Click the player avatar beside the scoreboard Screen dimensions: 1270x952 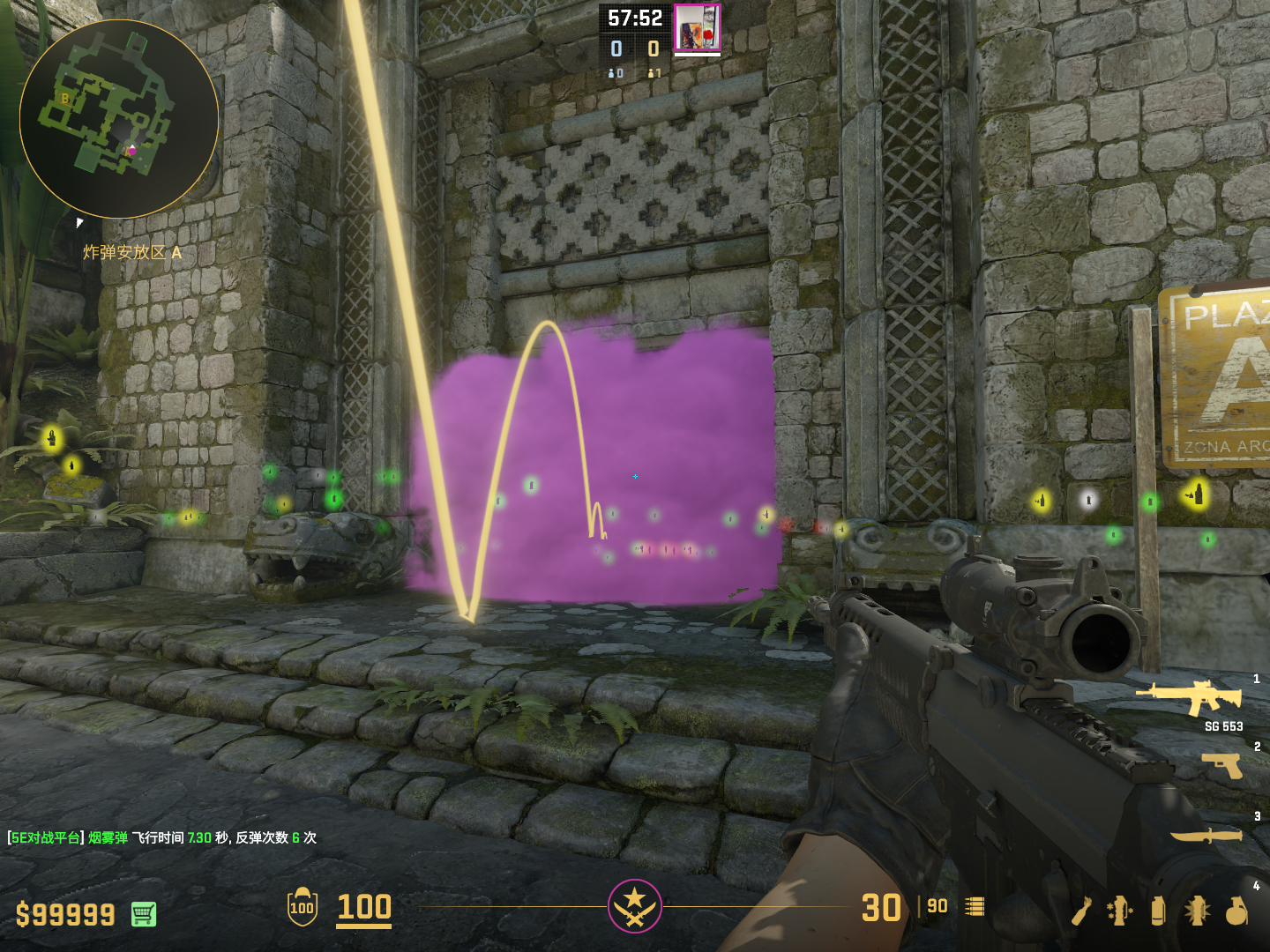(x=698, y=27)
